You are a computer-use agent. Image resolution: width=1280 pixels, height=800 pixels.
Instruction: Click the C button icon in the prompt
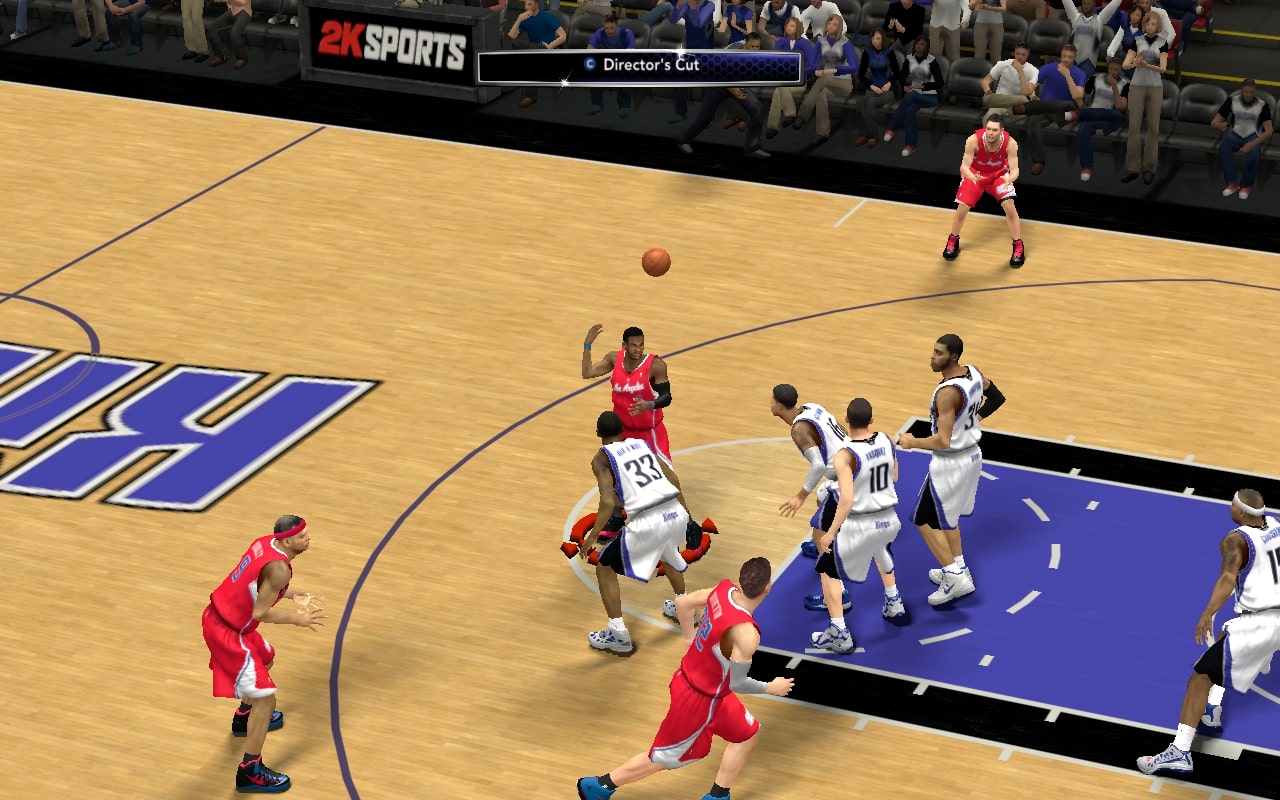[x=588, y=63]
